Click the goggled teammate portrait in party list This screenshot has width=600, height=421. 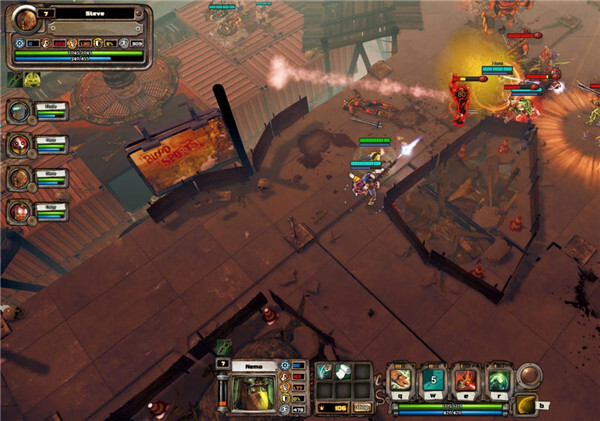(19, 111)
